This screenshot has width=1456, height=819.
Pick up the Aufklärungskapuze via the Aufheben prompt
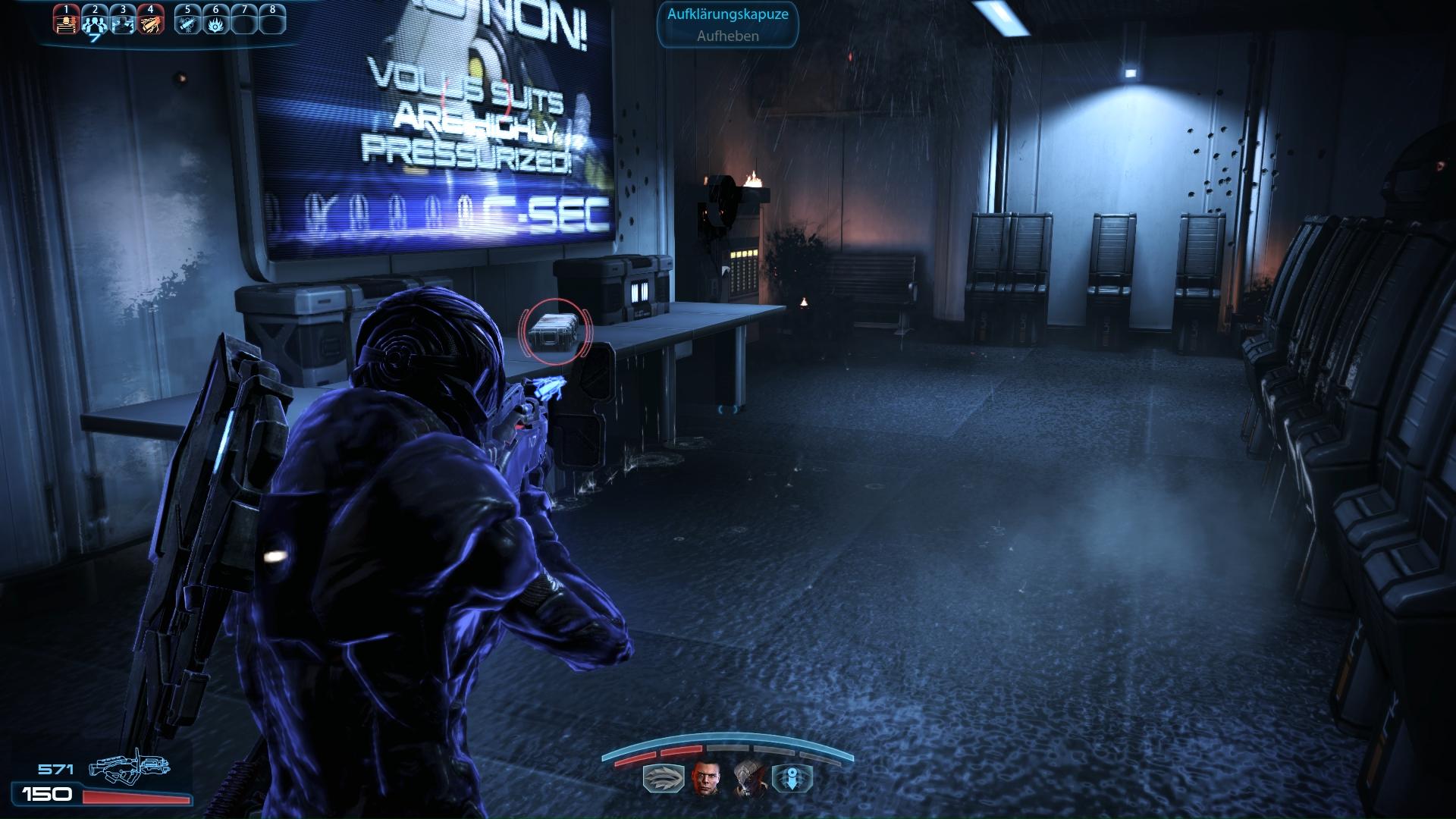point(727,36)
